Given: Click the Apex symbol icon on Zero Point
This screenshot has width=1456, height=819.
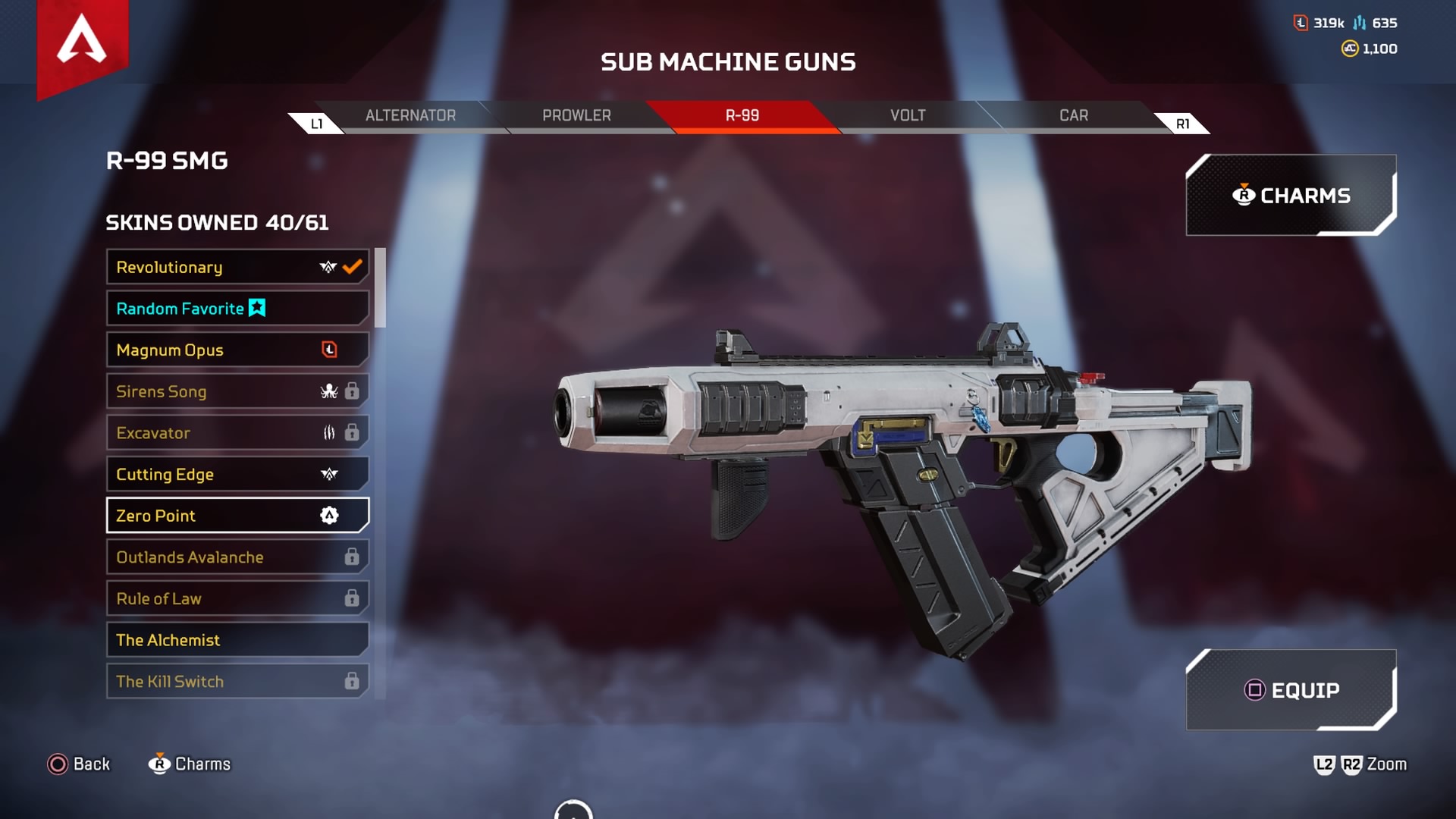Looking at the screenshot, I should 328,515.
